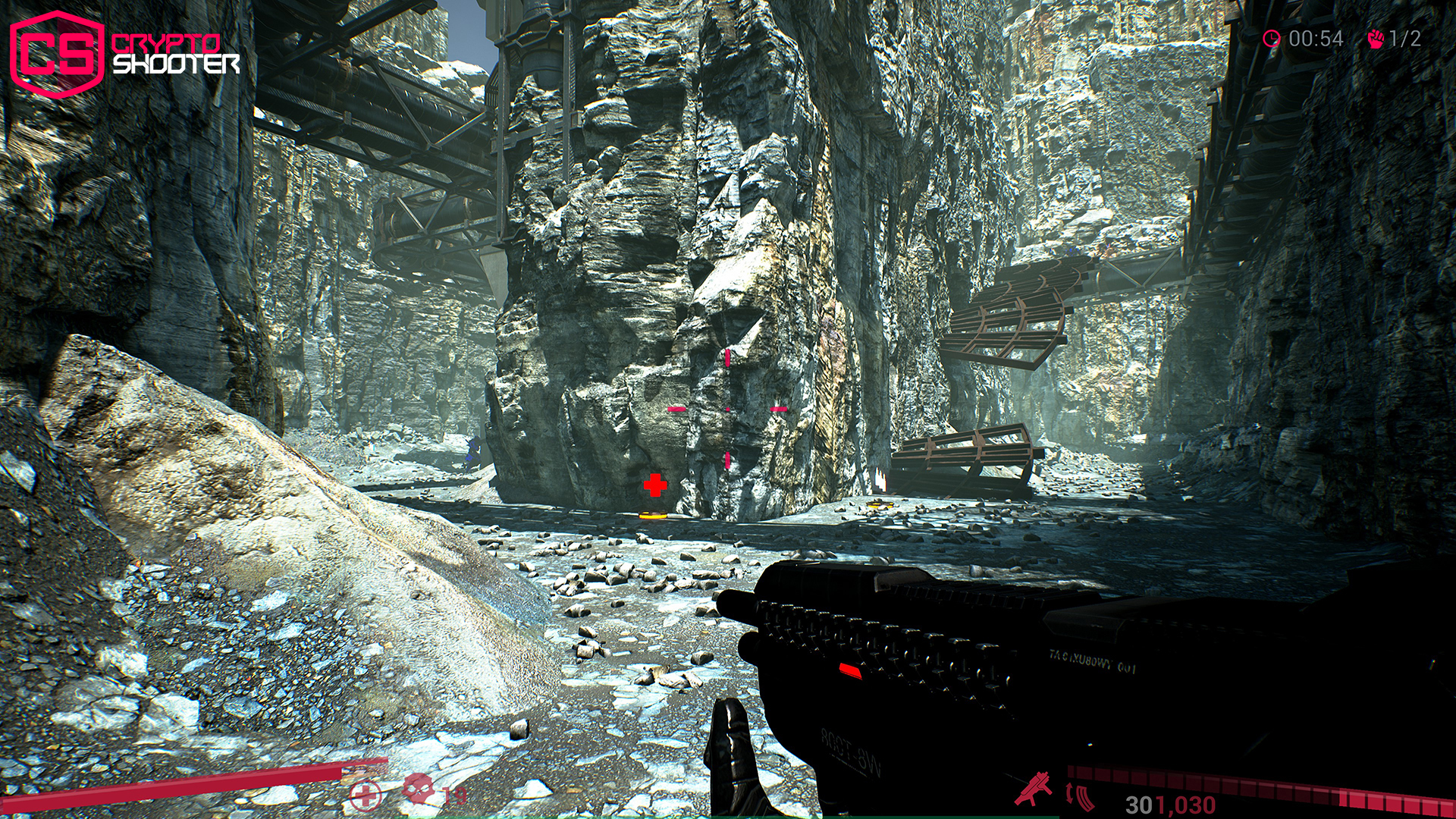Click the 19 kill count number
1456x819 pixels.
point(457,795)
